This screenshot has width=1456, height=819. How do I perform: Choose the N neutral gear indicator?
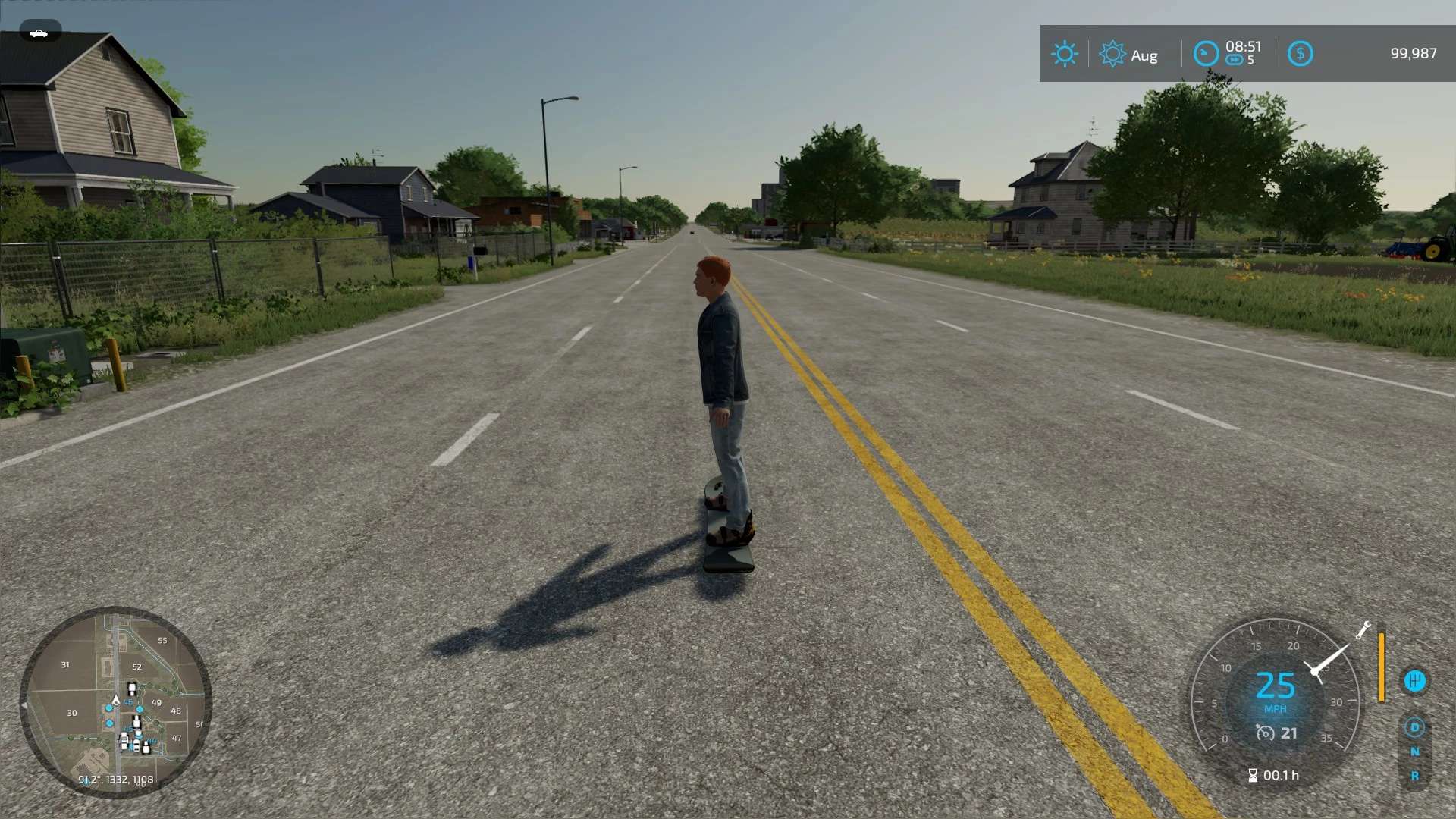tap(1414, 752)
